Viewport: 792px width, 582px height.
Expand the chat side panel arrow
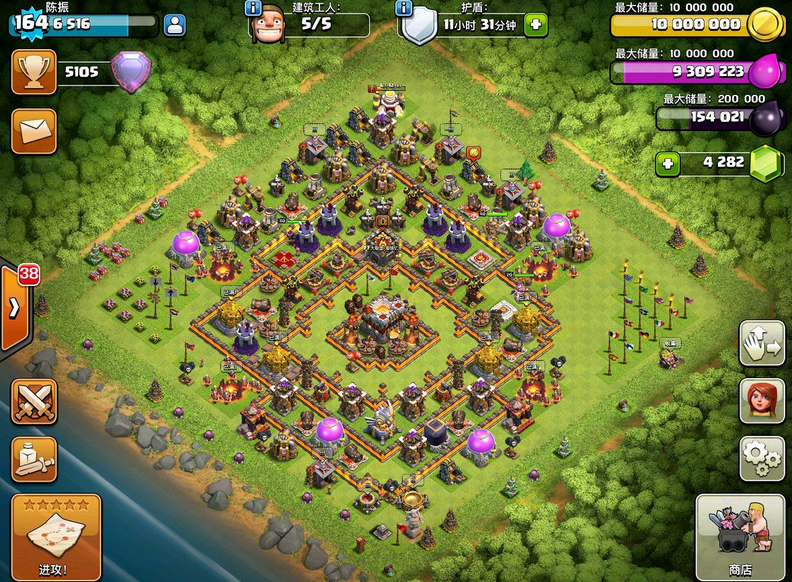[14, 307]
